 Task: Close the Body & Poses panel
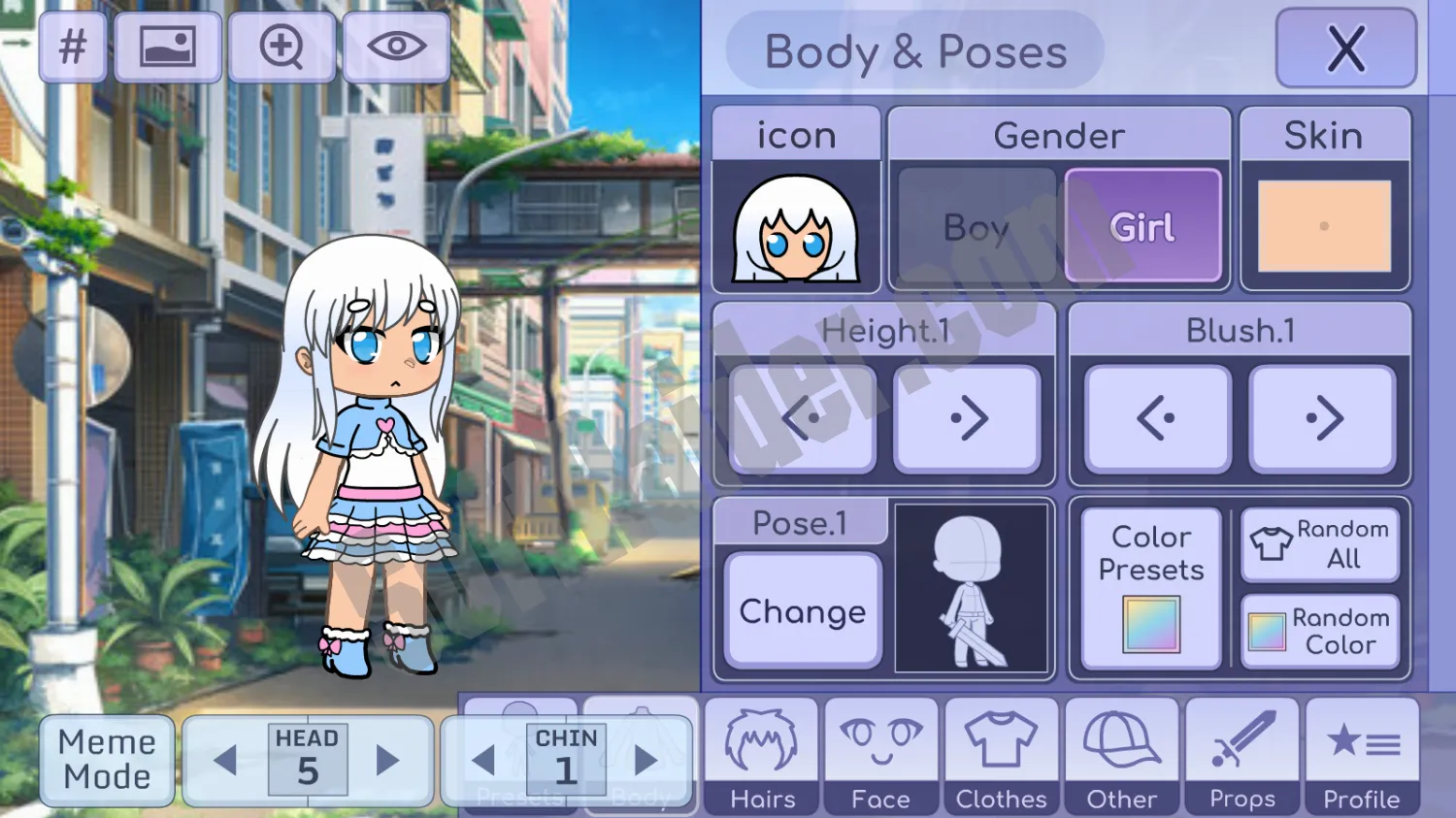pyautogui.click(x=1345, y=49)
